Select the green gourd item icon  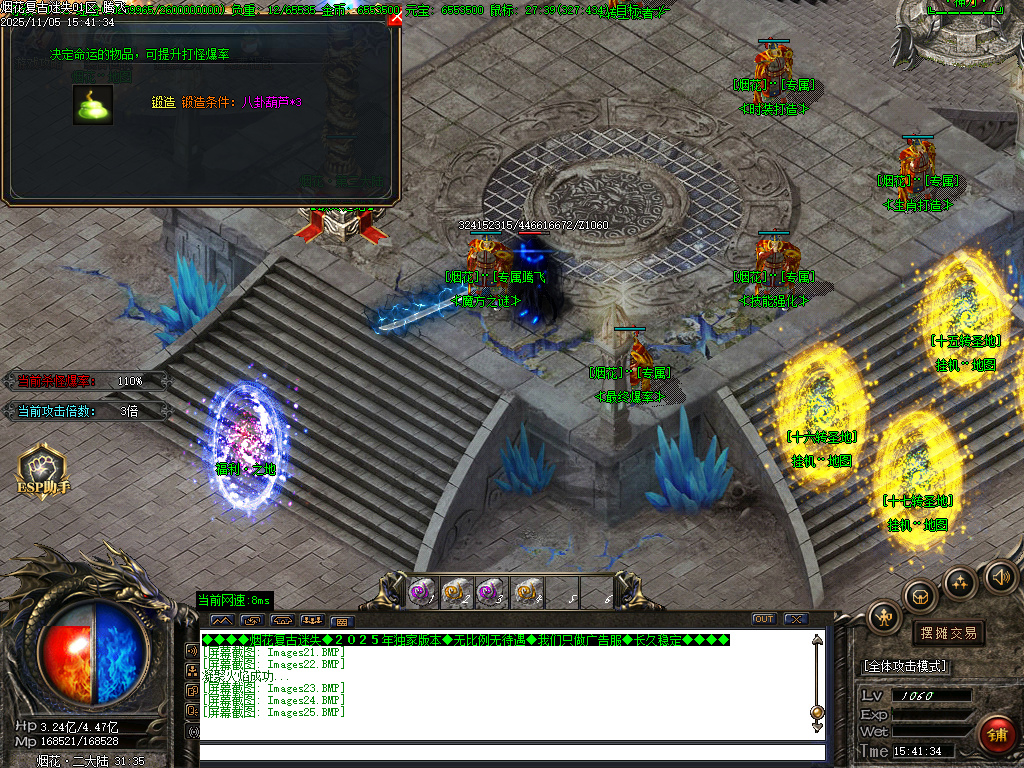[92, 105]
